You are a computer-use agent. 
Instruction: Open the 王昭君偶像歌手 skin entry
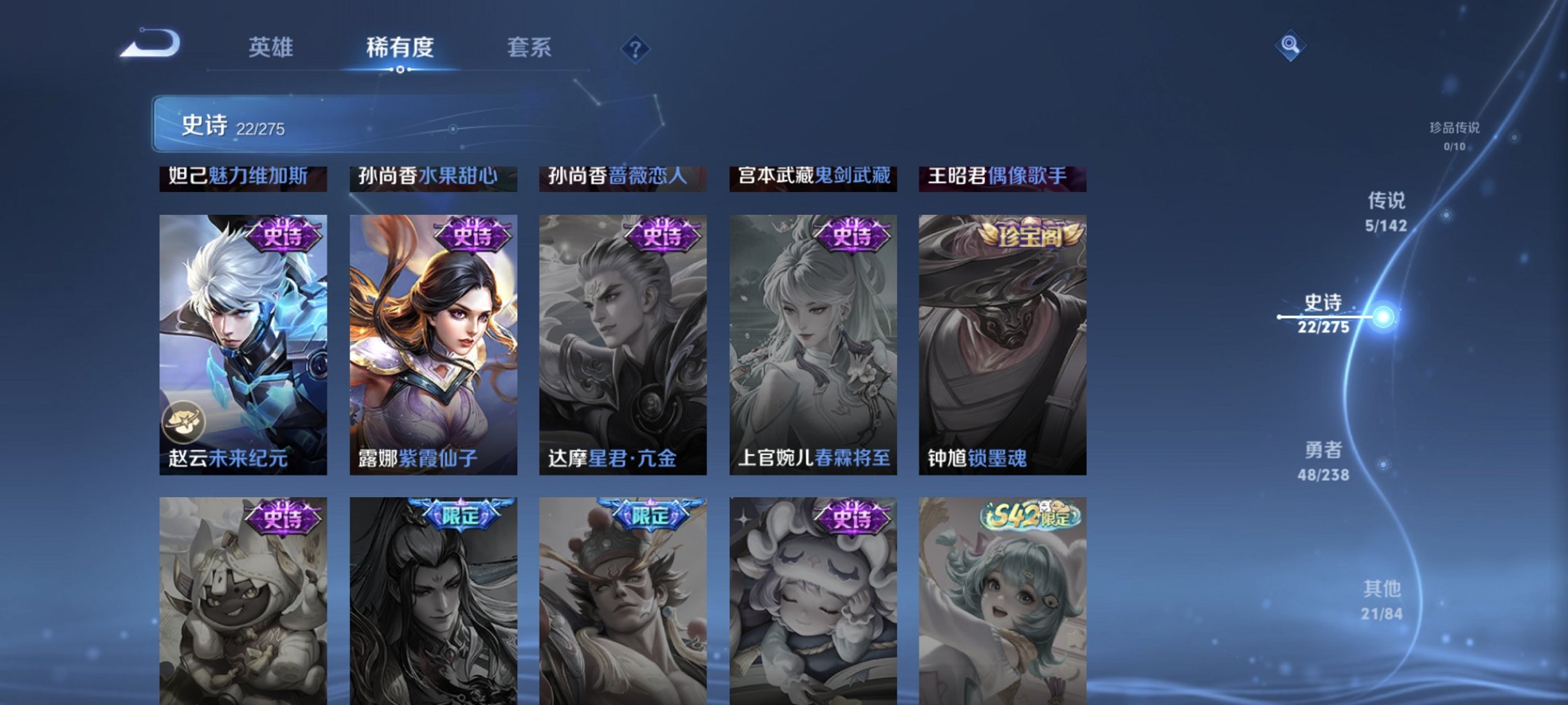[998, 176]
